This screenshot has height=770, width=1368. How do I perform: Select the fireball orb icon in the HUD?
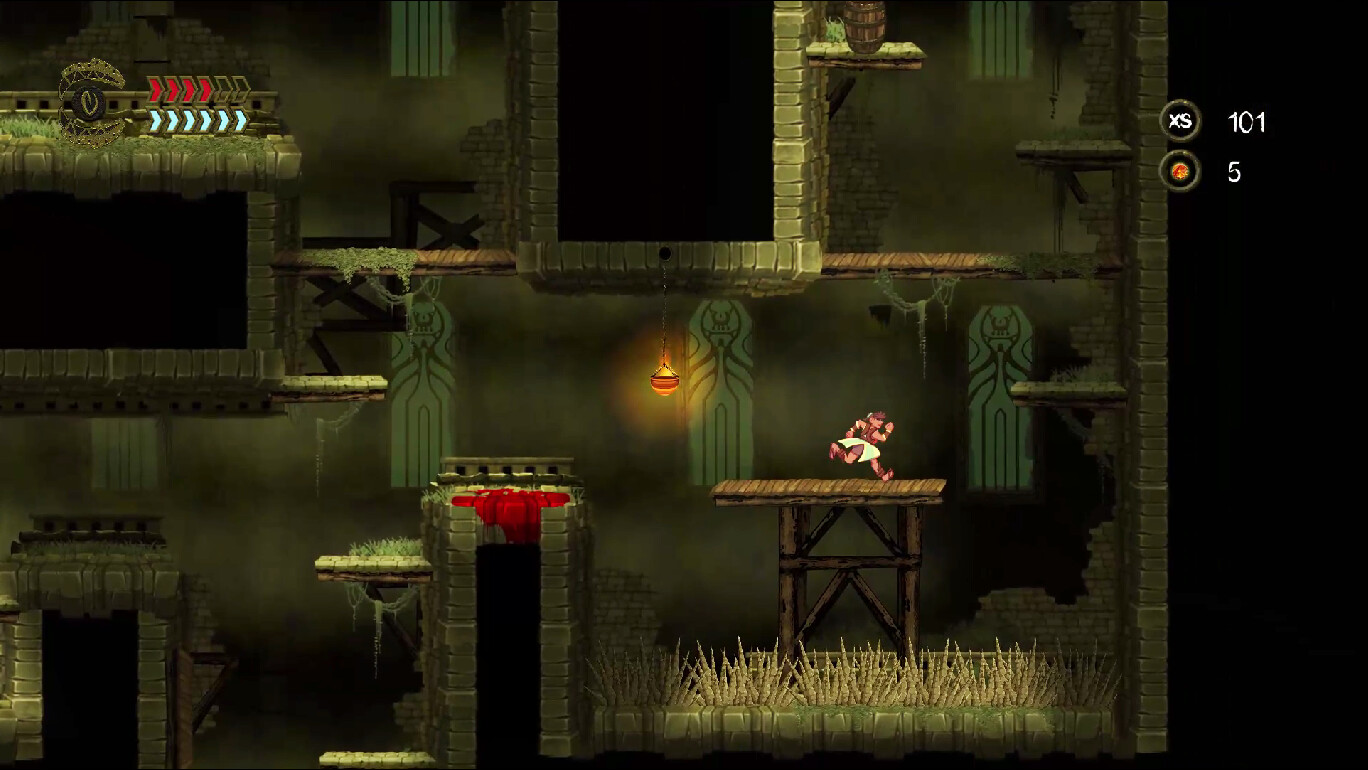[x=1182, y=170]
